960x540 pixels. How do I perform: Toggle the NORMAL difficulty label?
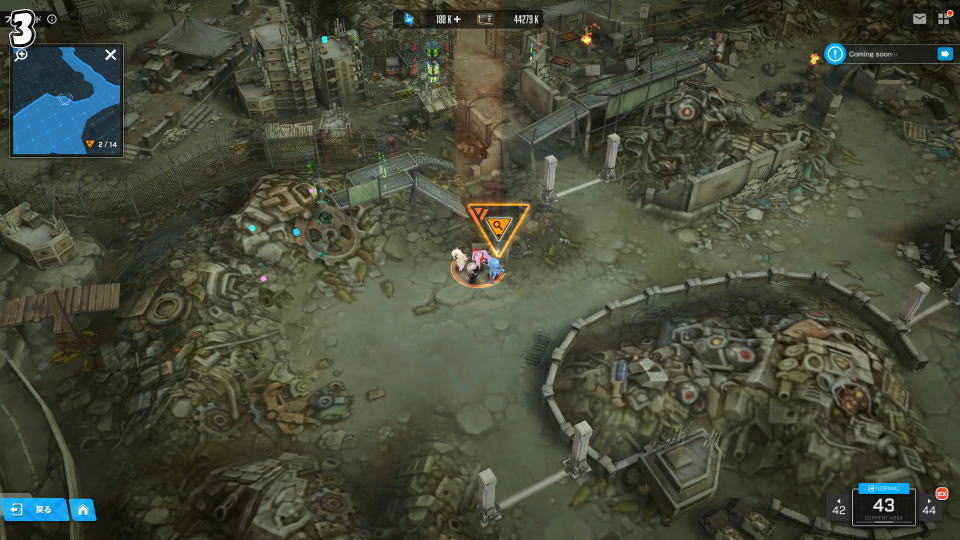click(x=883, y=488)
